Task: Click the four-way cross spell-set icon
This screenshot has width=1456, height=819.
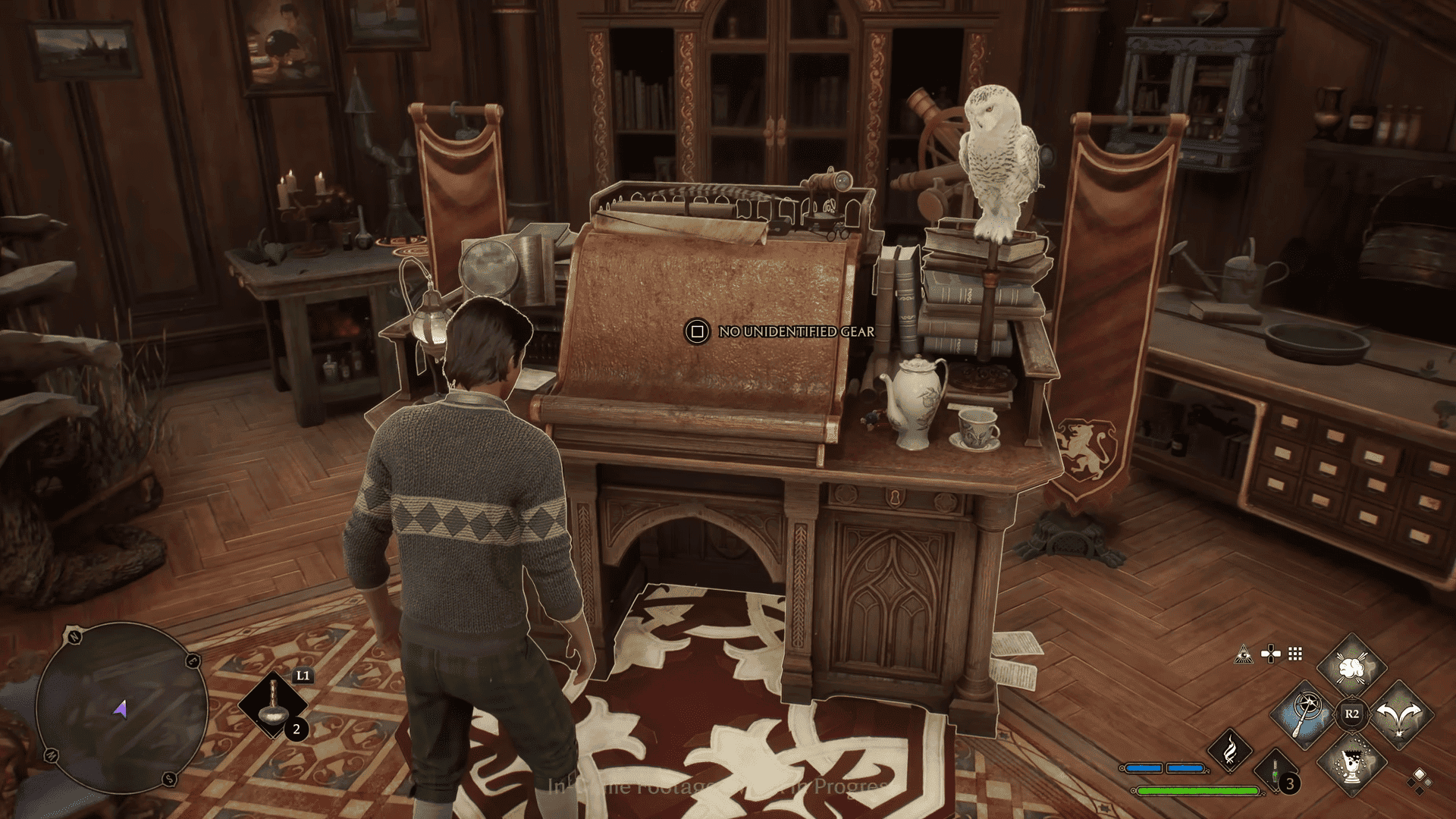Action: click(1269, 654)
